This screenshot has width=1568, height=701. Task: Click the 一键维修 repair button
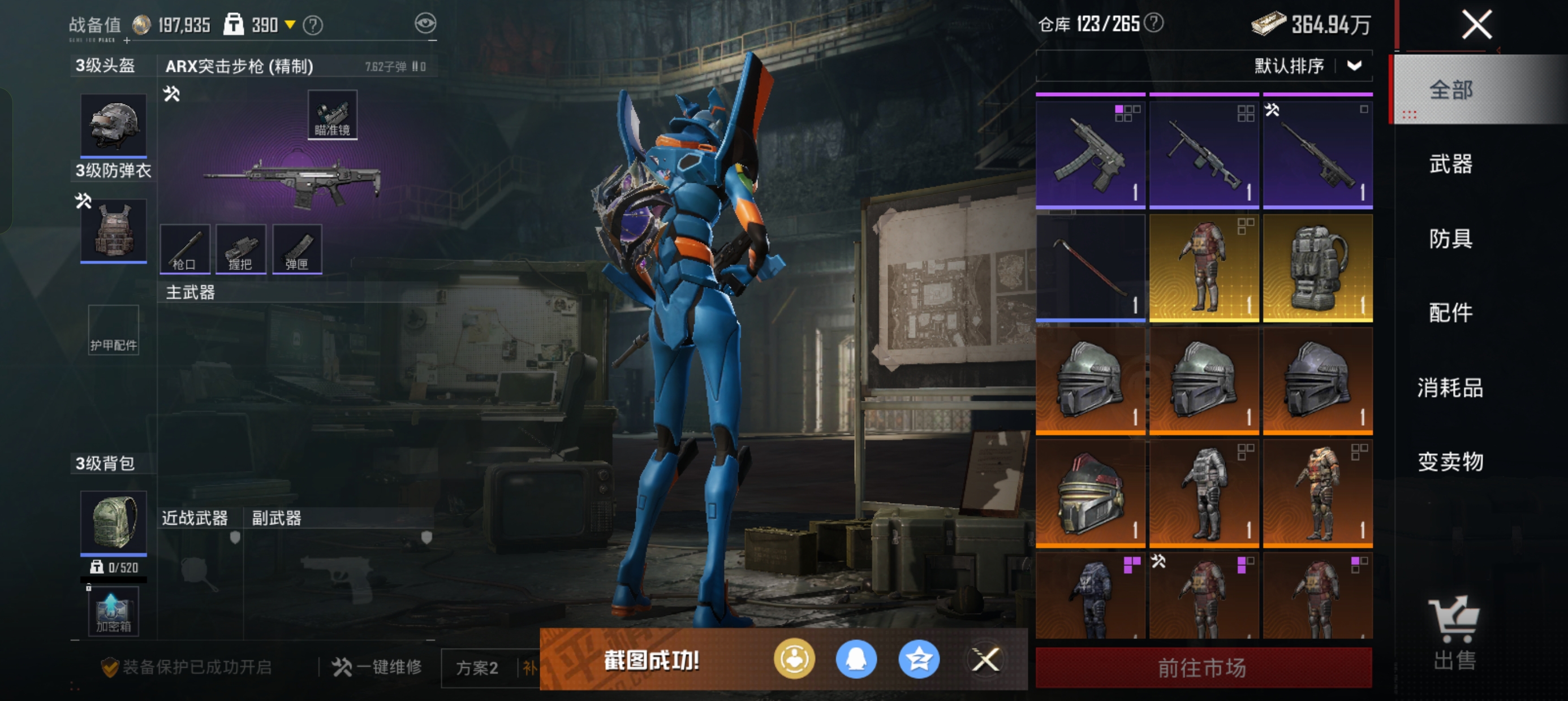click(377, 667)
